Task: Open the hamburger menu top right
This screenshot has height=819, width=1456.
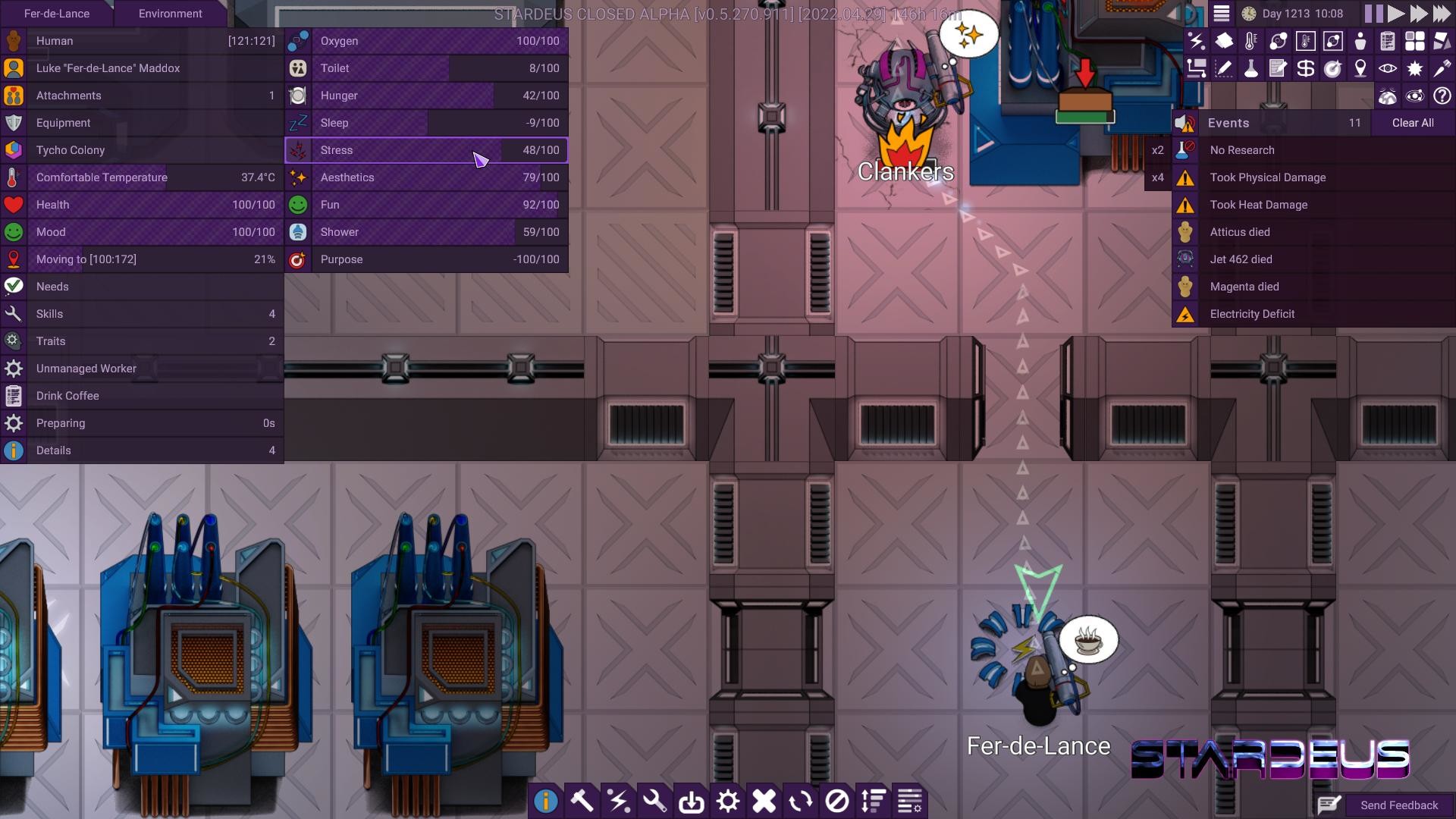Action: point(1222,13)
